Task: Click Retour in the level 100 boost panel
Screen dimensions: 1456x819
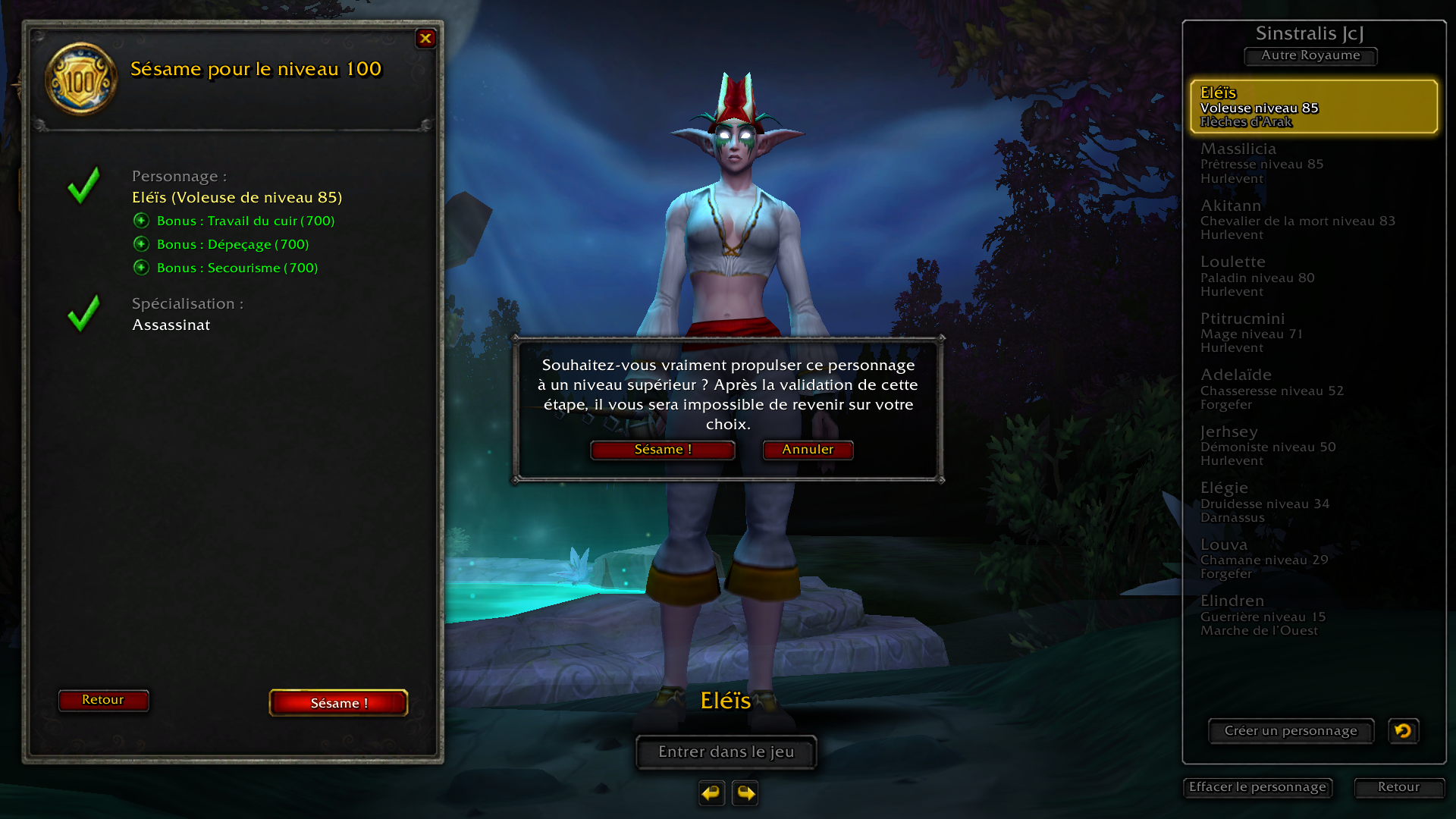Action: click(103, 700)
